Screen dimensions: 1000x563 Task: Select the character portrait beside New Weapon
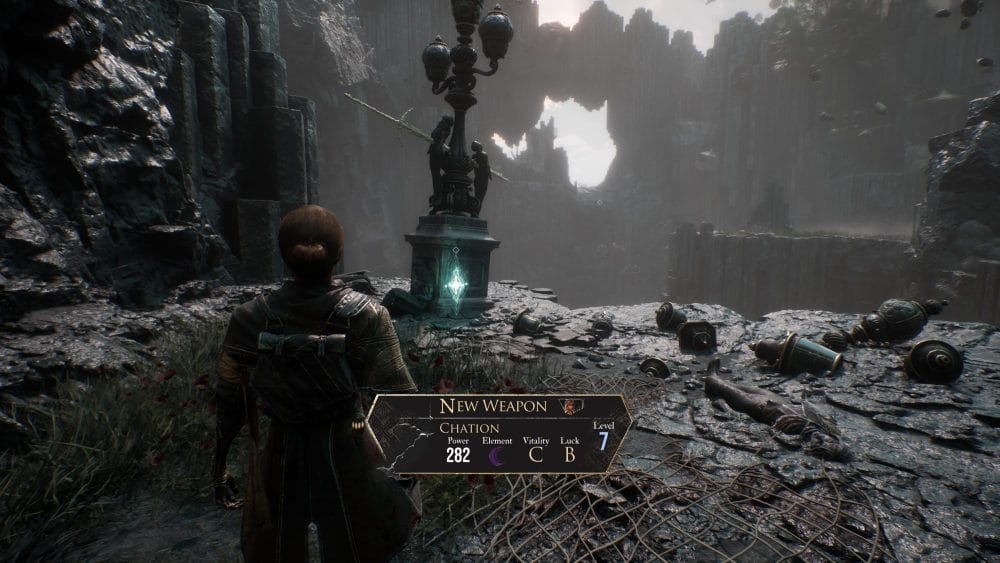(x=571, y=406)
